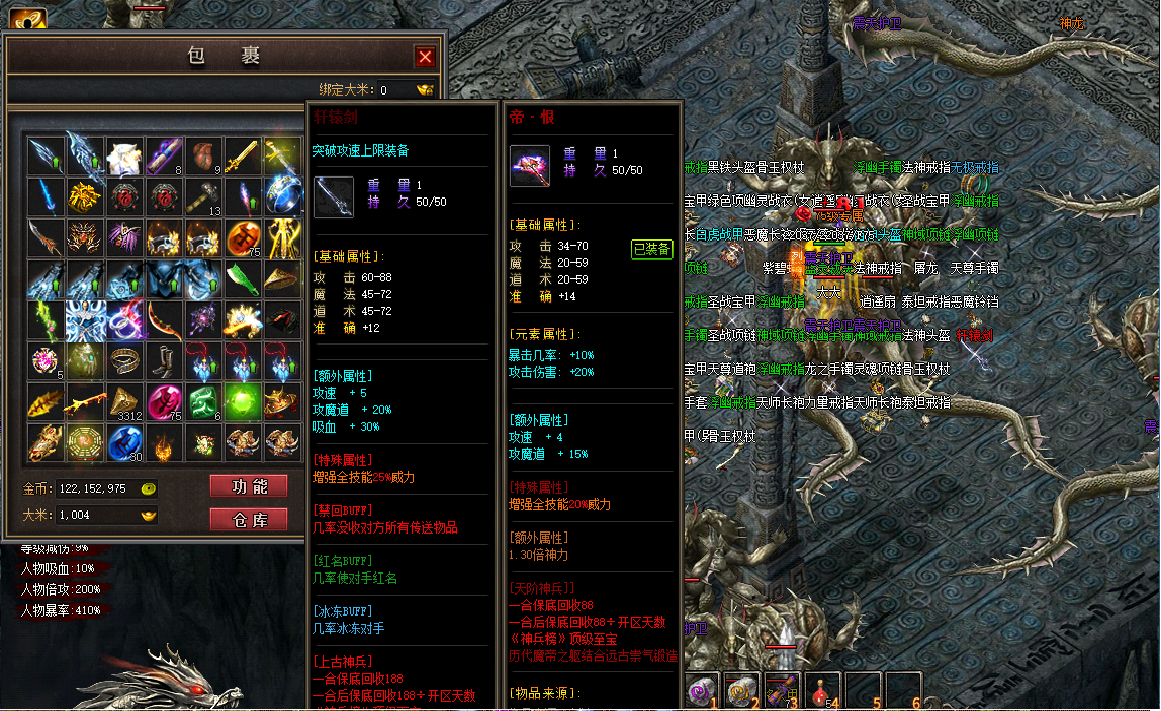Choose the straw hat item
1161x711 pixels.
[282, 278]
